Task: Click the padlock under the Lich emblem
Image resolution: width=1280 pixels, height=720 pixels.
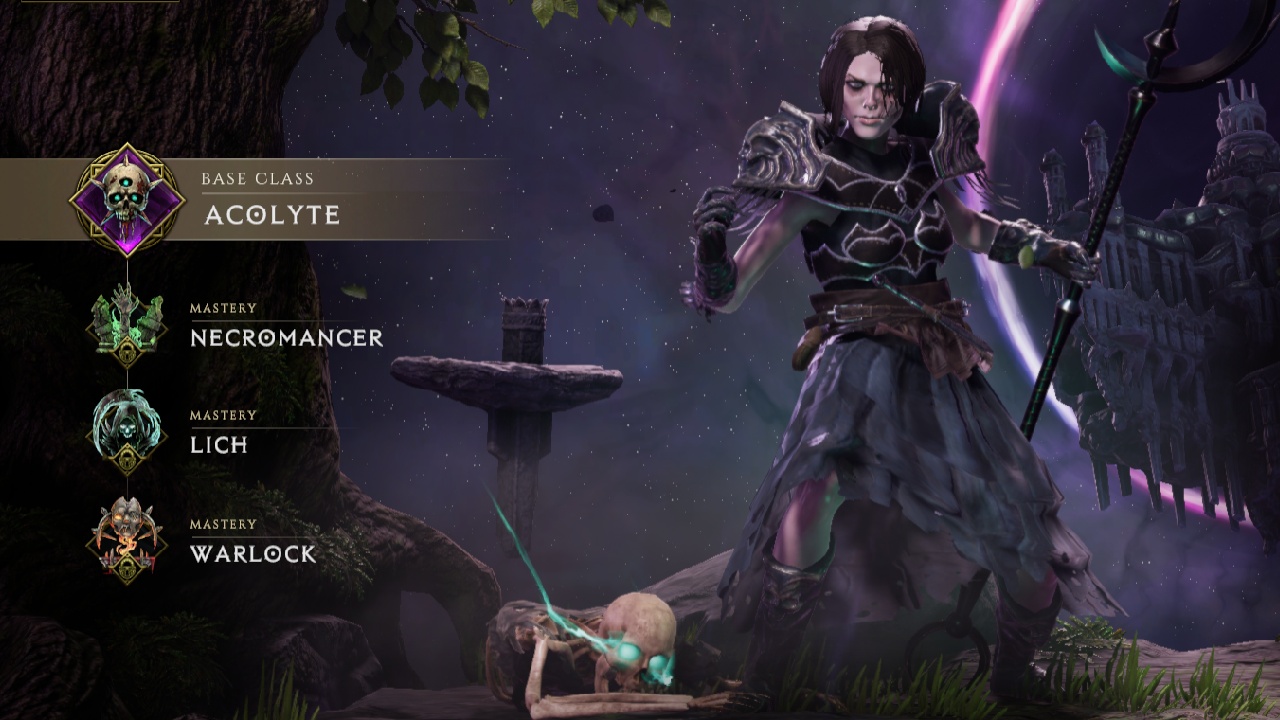Action: click(128, 458)
